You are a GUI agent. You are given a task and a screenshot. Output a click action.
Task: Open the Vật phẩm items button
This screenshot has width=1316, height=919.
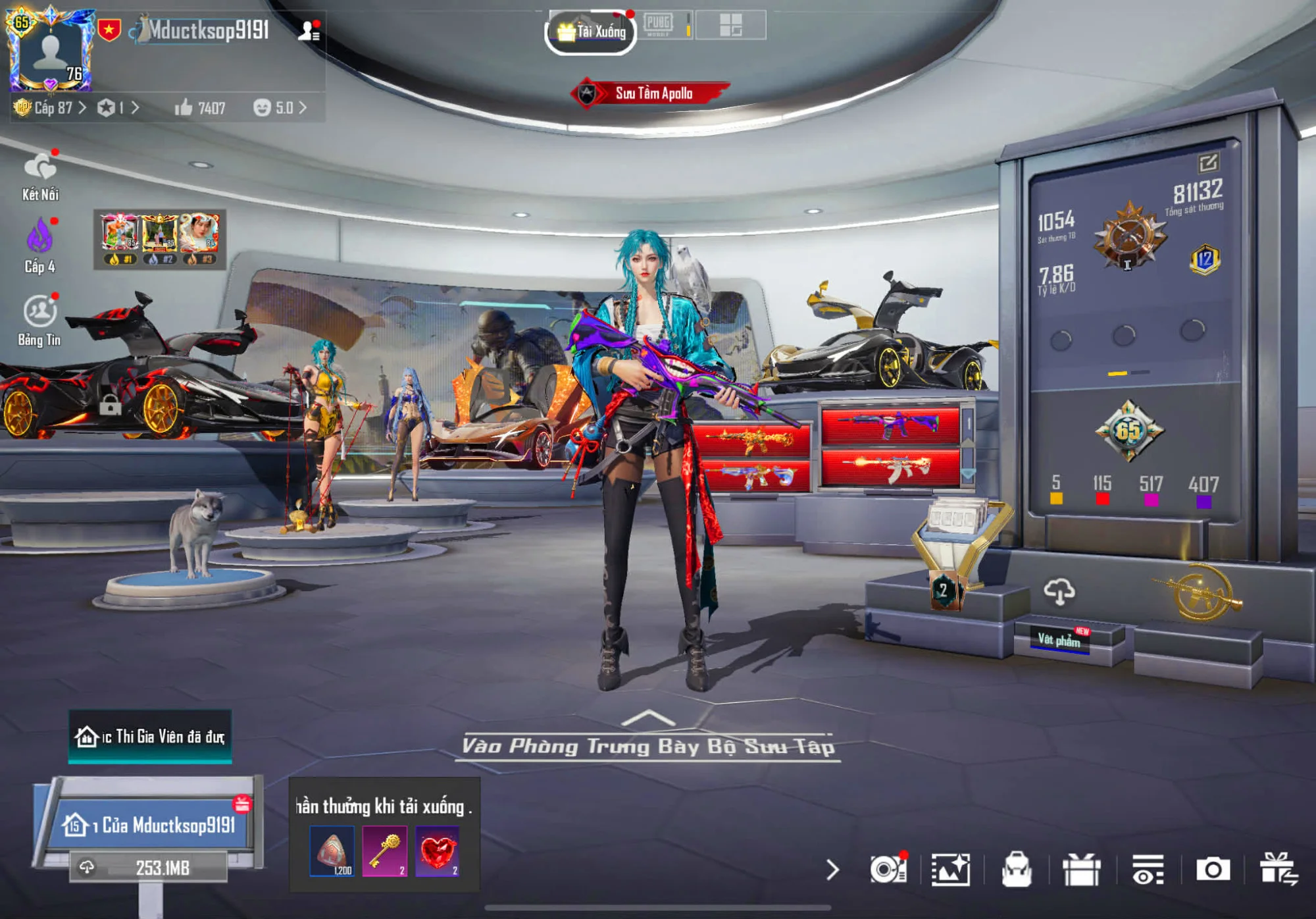1059,639
